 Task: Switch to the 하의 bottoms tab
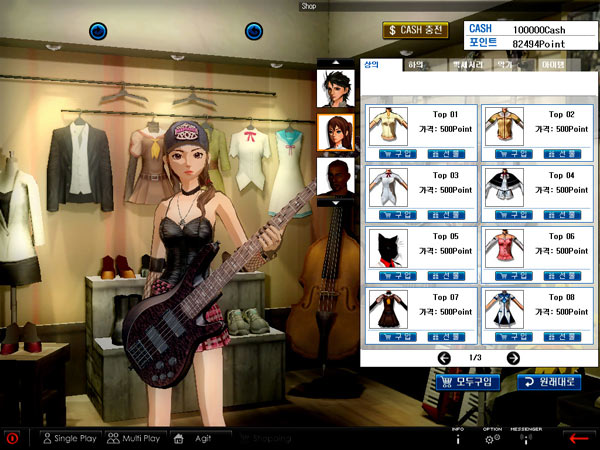[x=415, y=65]
